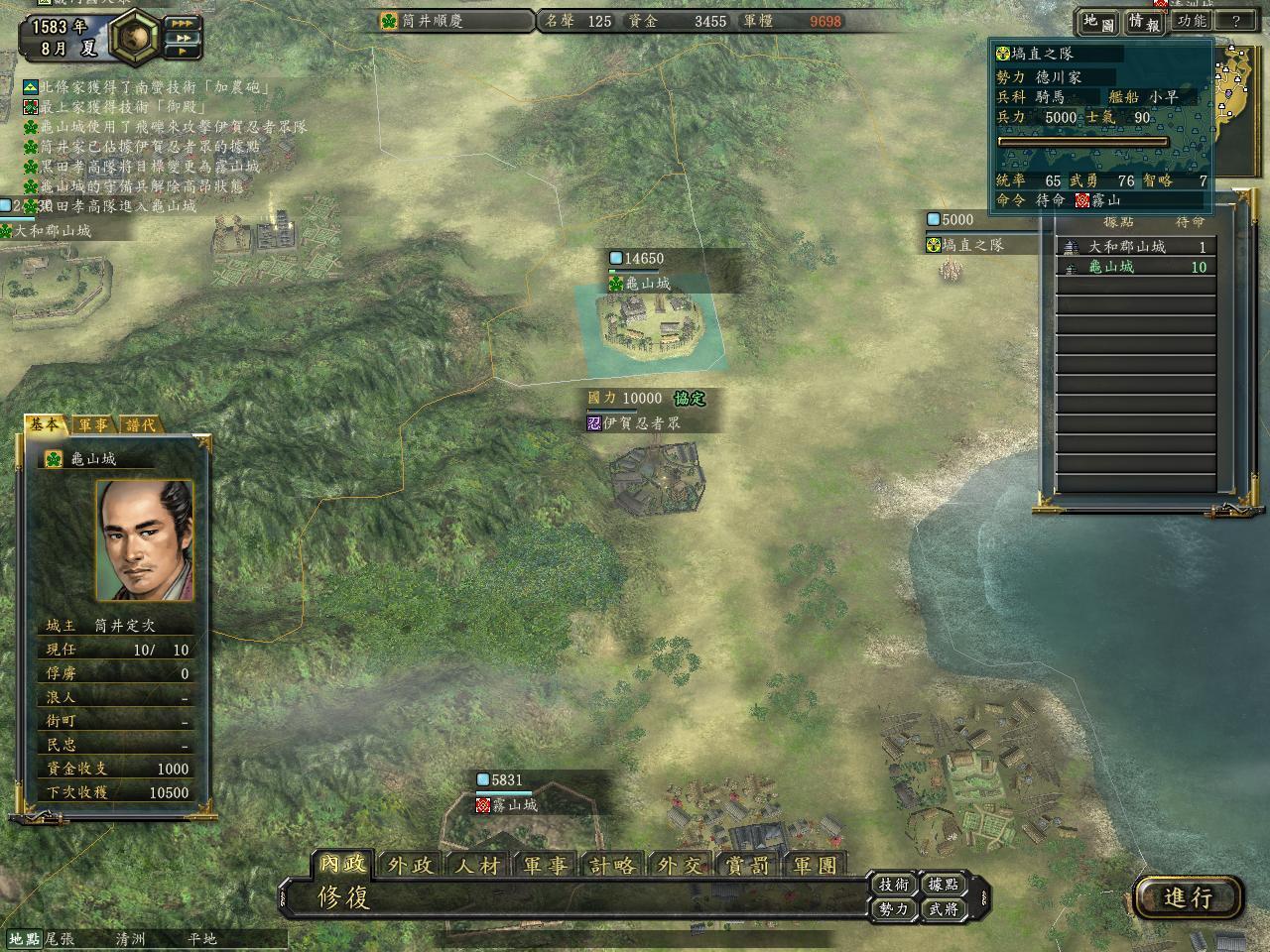Open the 功能 (Functions) menu
Viewport: 1270px width, 952px height.
(1191, 21)
